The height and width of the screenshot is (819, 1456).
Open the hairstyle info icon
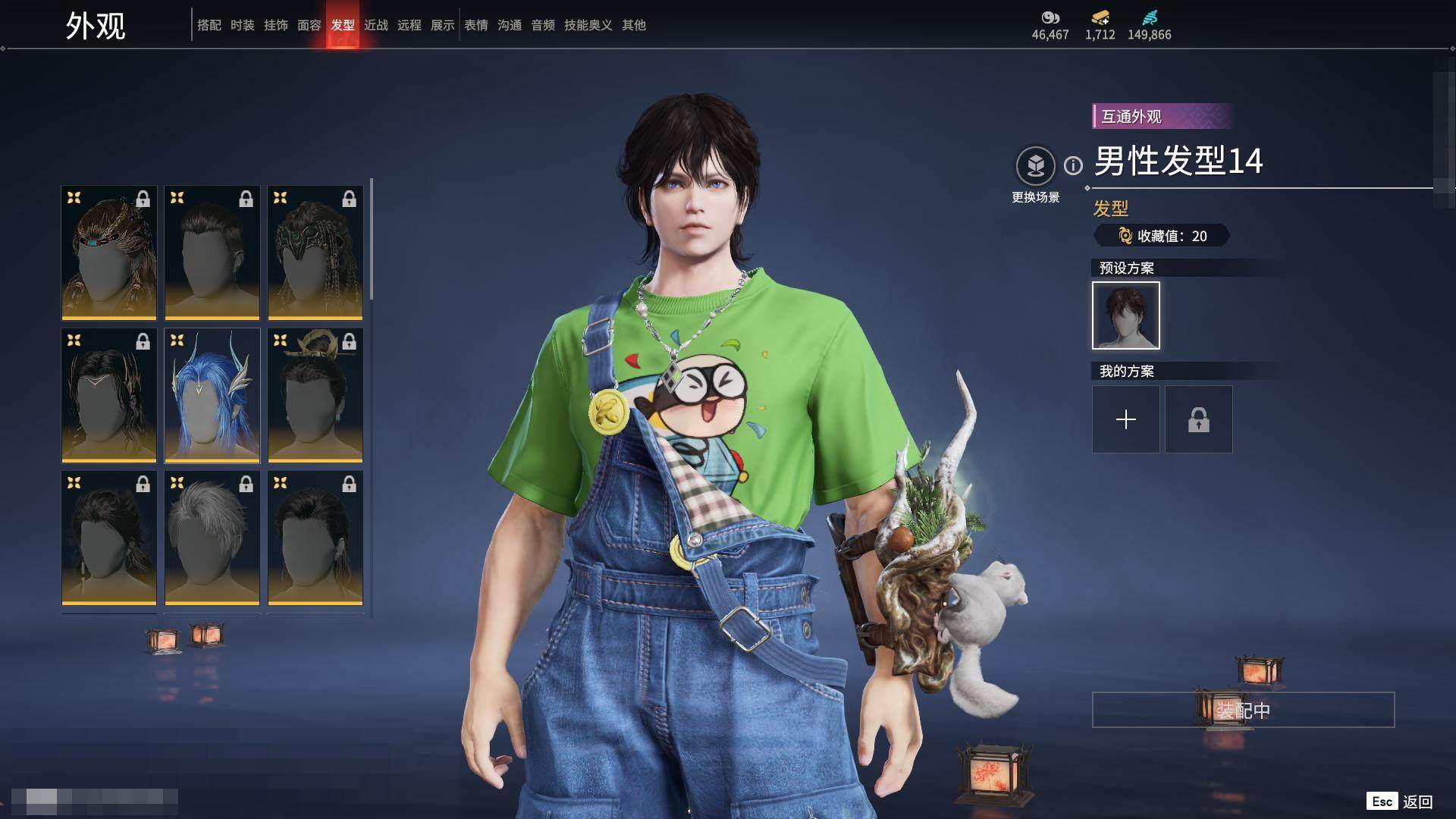(1073, 165)
